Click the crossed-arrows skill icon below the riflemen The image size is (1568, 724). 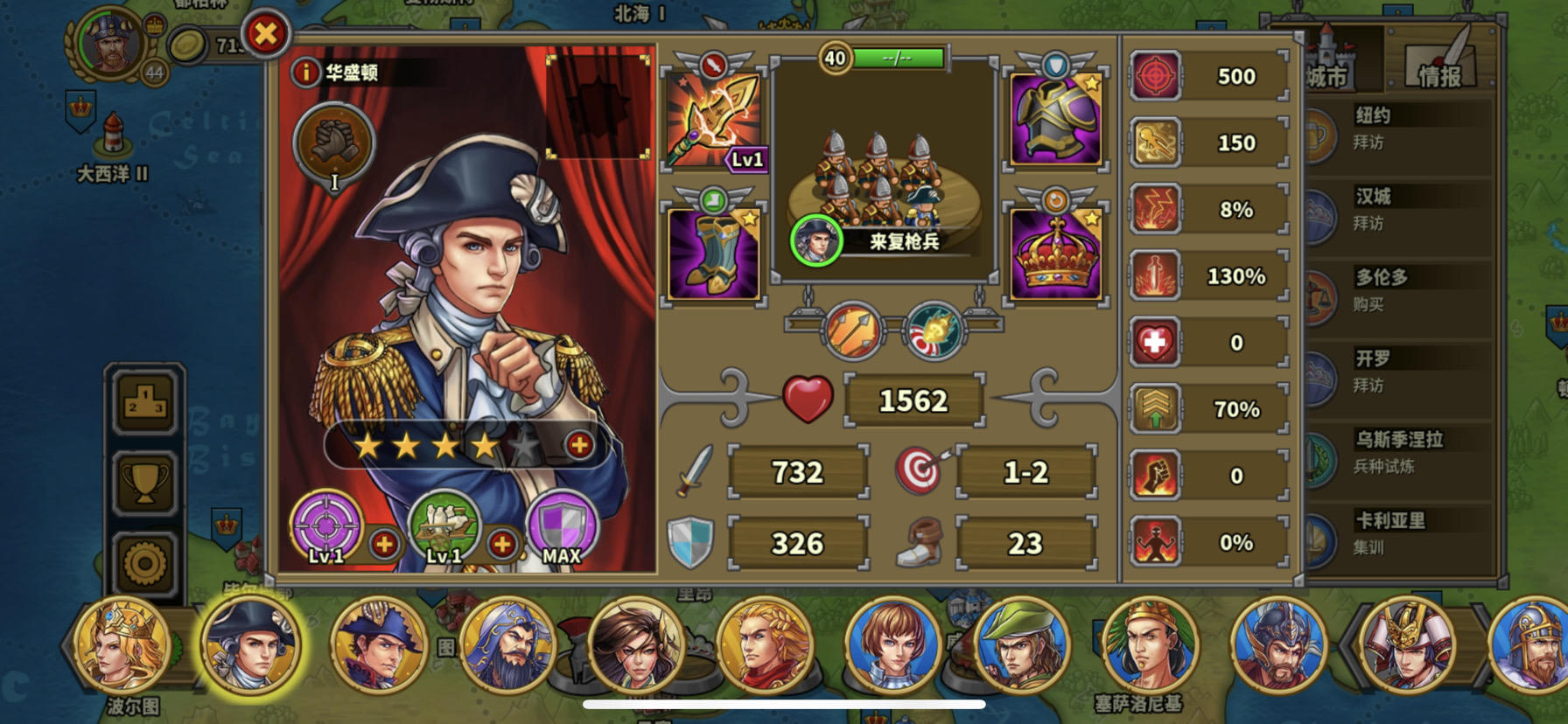pos(850,331)
